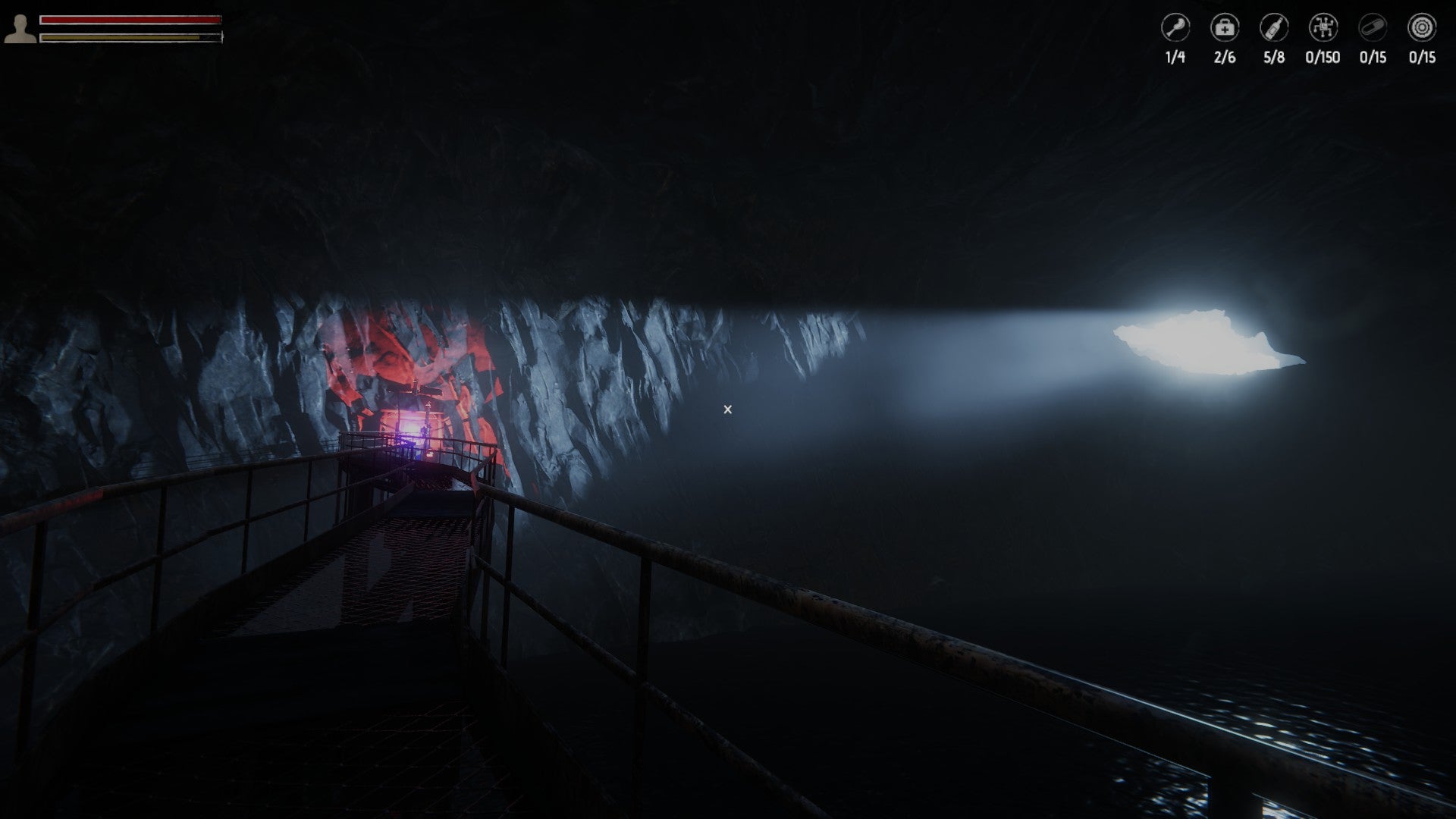Viewport: 1456px width, 819px height.
Task: Click the circuit chip icon labeled 0/150
Action: (1322, 27)
